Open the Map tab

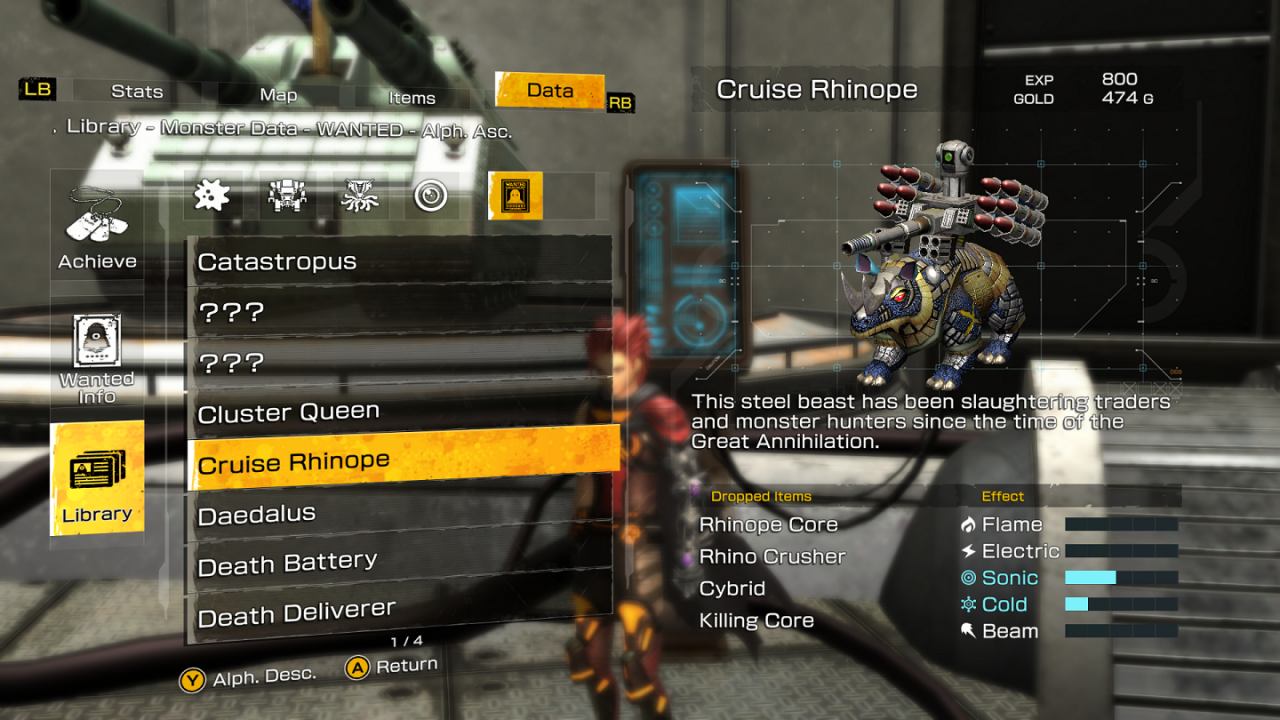278,95
